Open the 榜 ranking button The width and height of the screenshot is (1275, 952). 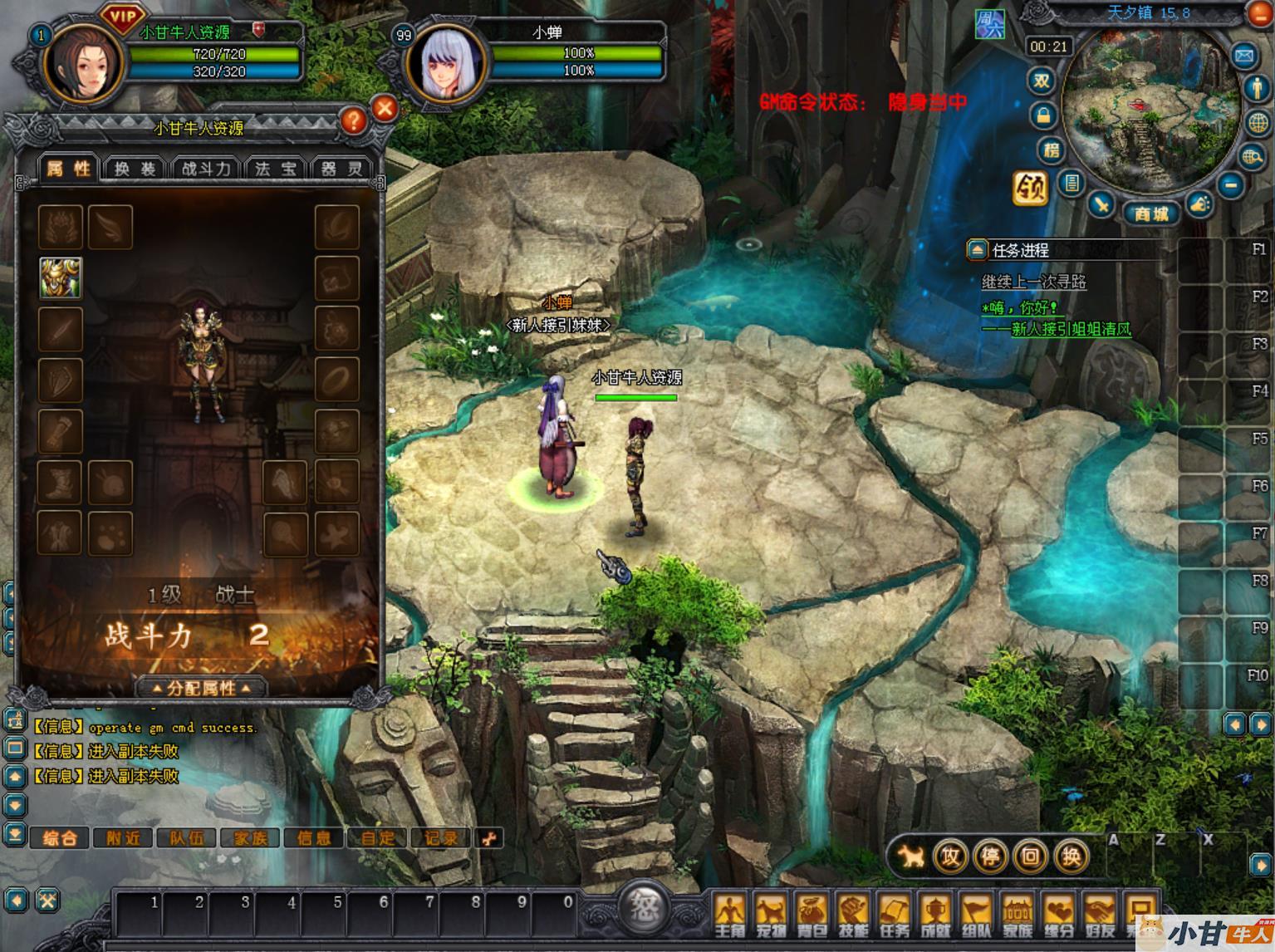(1052, 150)
